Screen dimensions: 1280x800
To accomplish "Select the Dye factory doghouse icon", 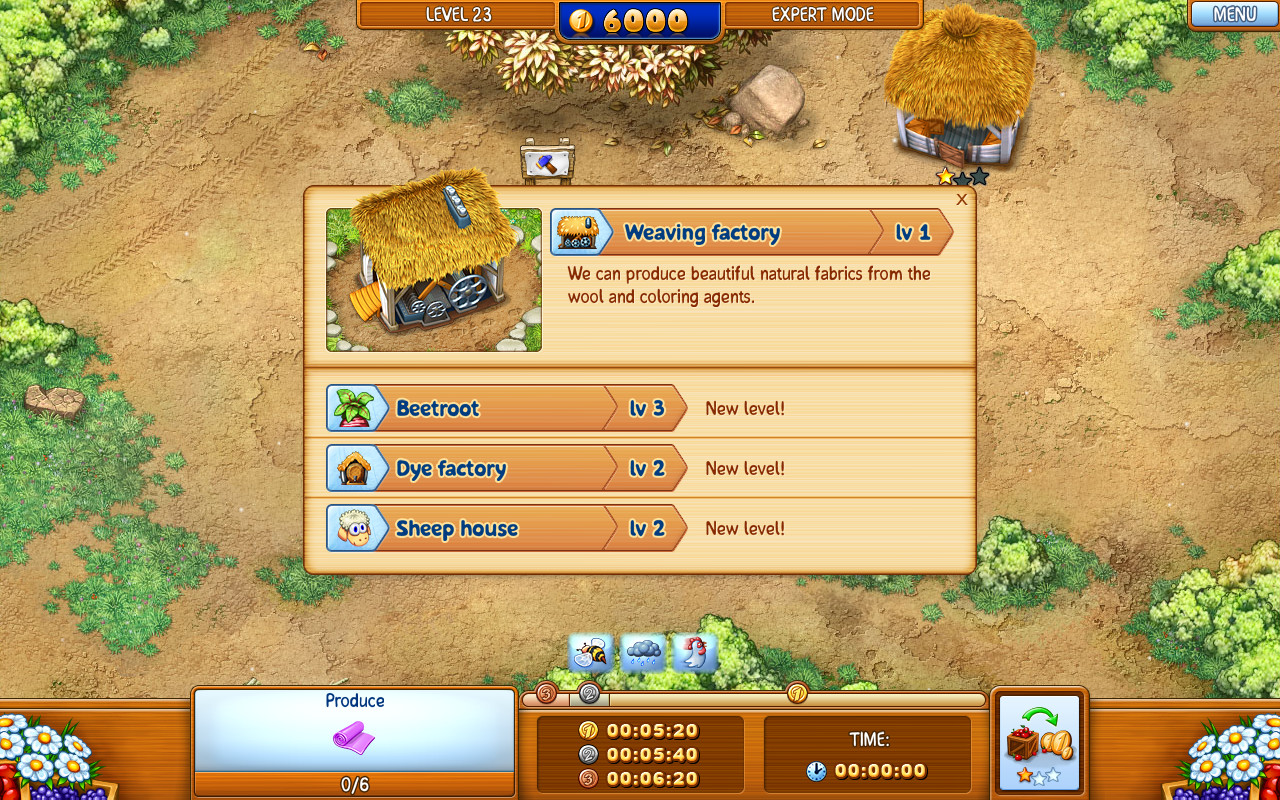I will tap(358, 467).
